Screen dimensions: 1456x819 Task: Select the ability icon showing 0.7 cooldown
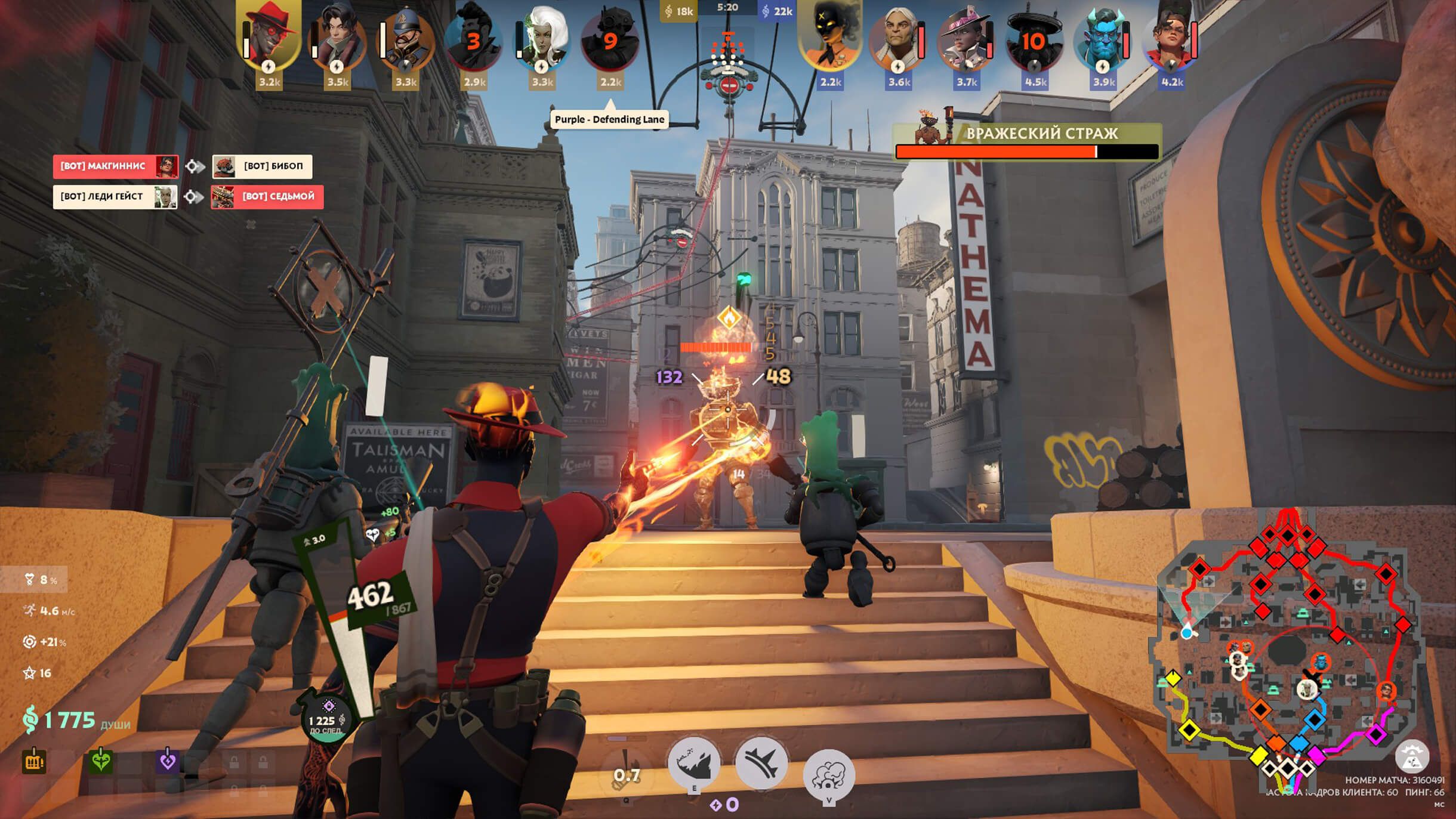(x=627, y=772)
